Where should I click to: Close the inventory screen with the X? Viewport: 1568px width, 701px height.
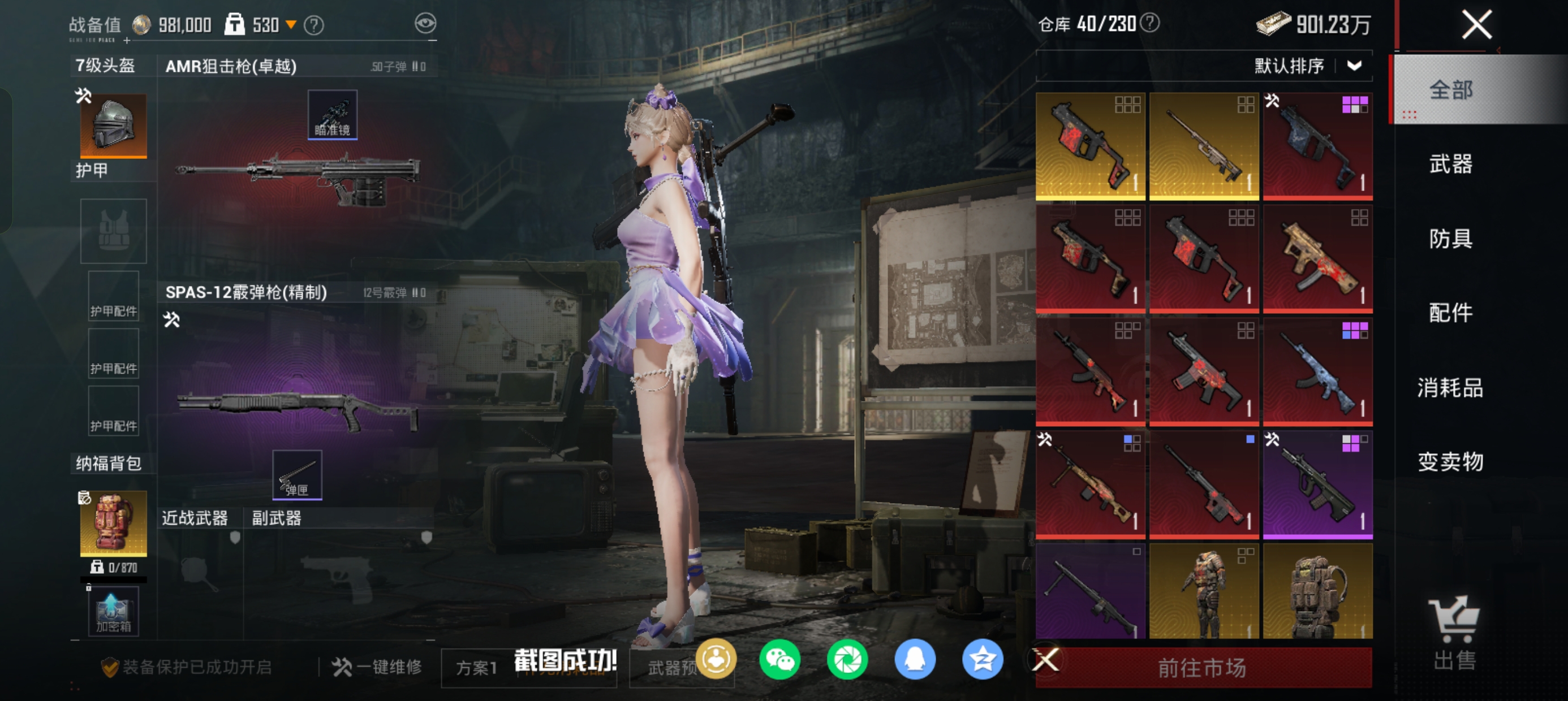click(x=1476, y=25)
